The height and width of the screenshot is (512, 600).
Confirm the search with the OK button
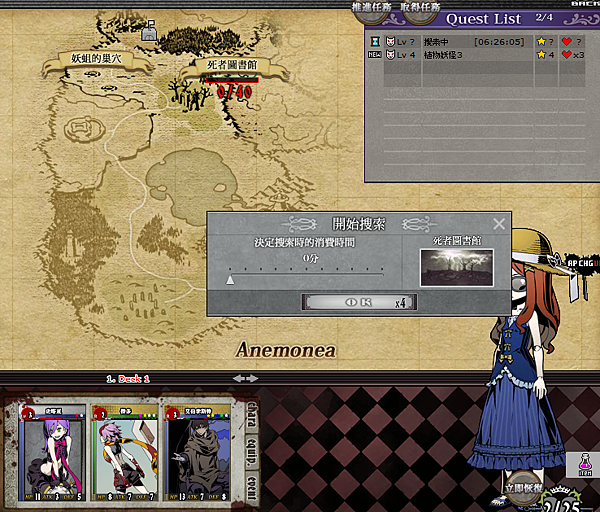point(360,301)
